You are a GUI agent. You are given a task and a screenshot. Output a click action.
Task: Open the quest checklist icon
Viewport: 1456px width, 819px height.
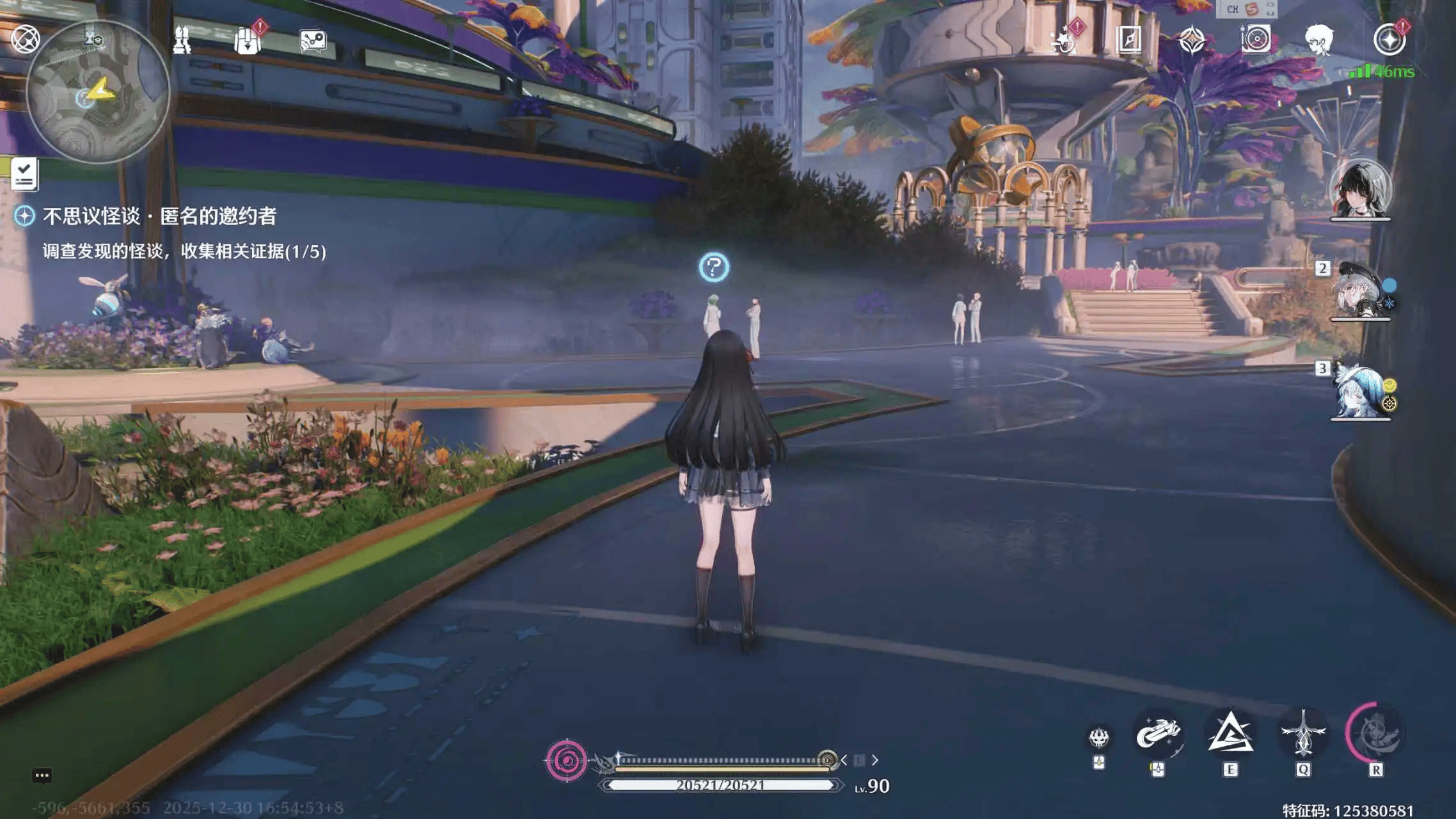(x=24, y=174)
